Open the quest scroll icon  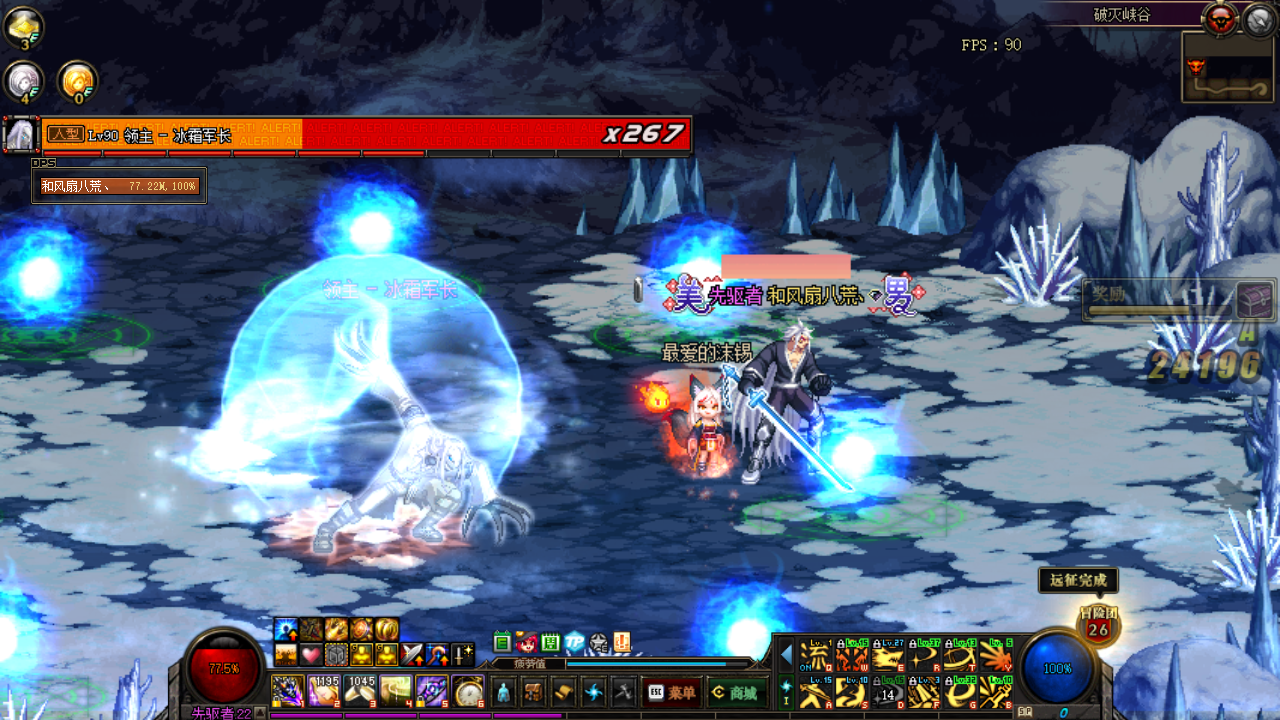(564, 692)
